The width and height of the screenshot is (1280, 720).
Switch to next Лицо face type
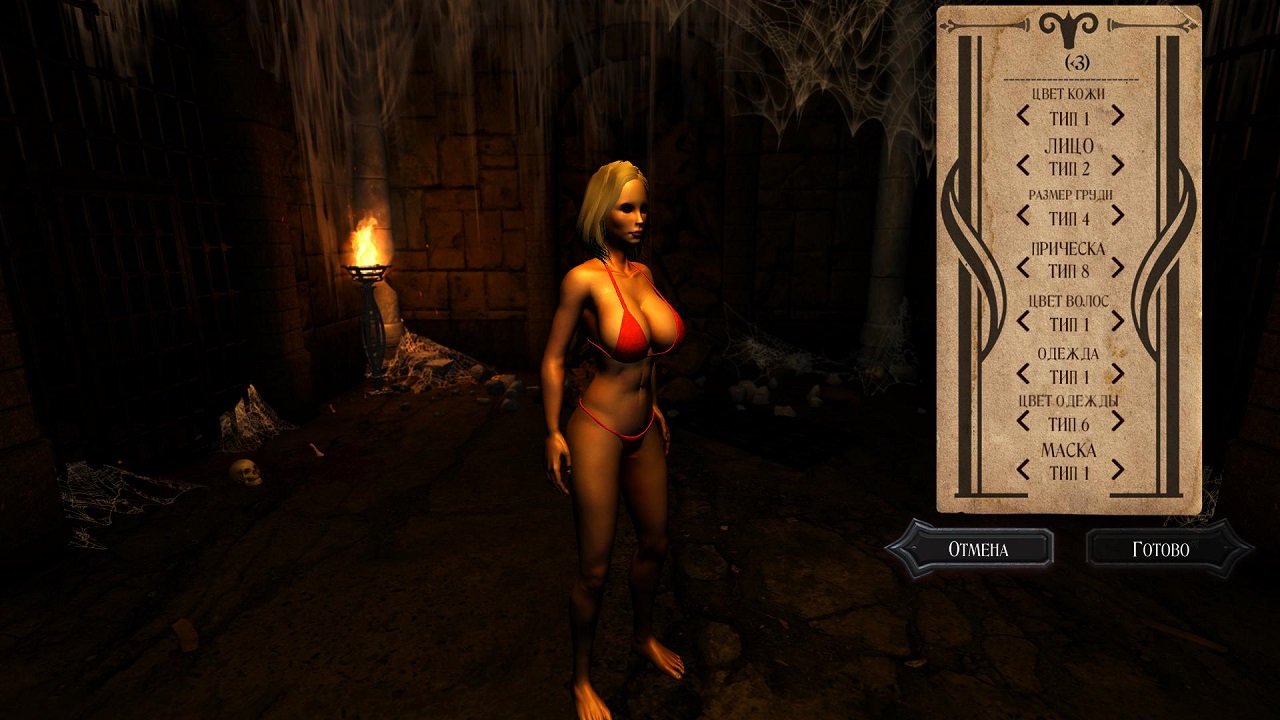[1117, 165]
